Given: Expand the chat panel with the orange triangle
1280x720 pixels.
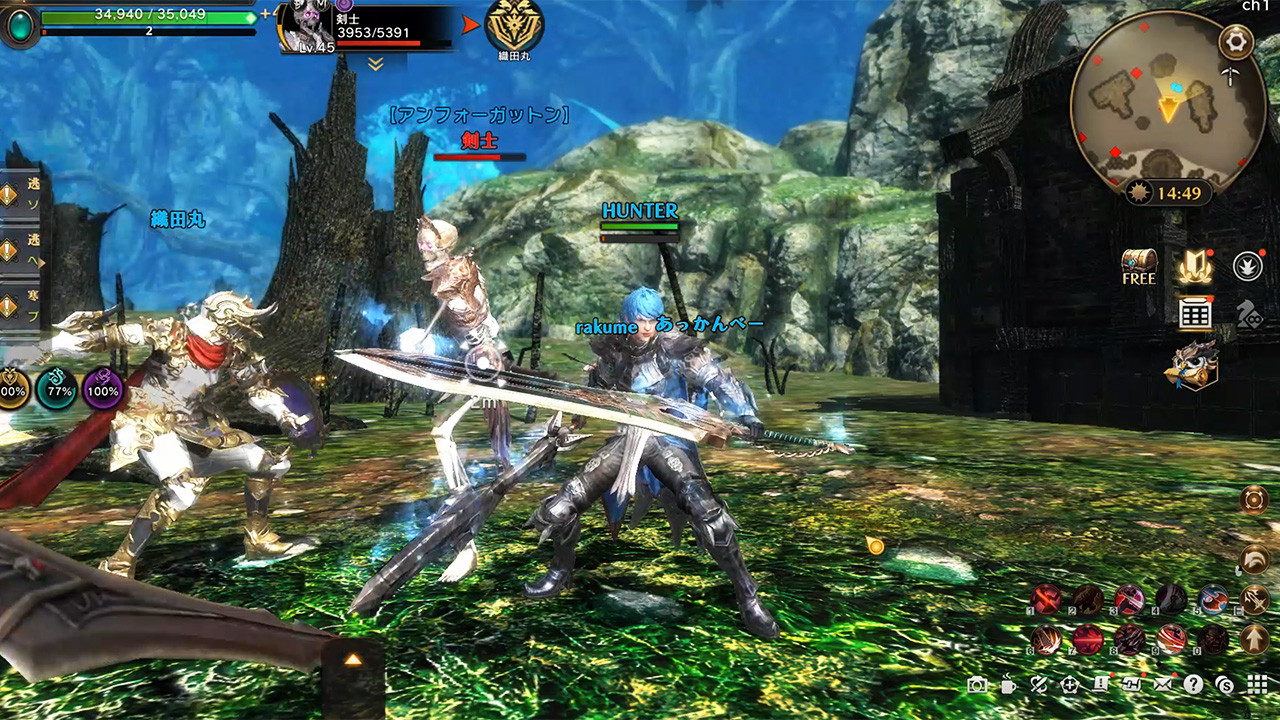Looking at the screenshot, I should (x=351, y=657).
